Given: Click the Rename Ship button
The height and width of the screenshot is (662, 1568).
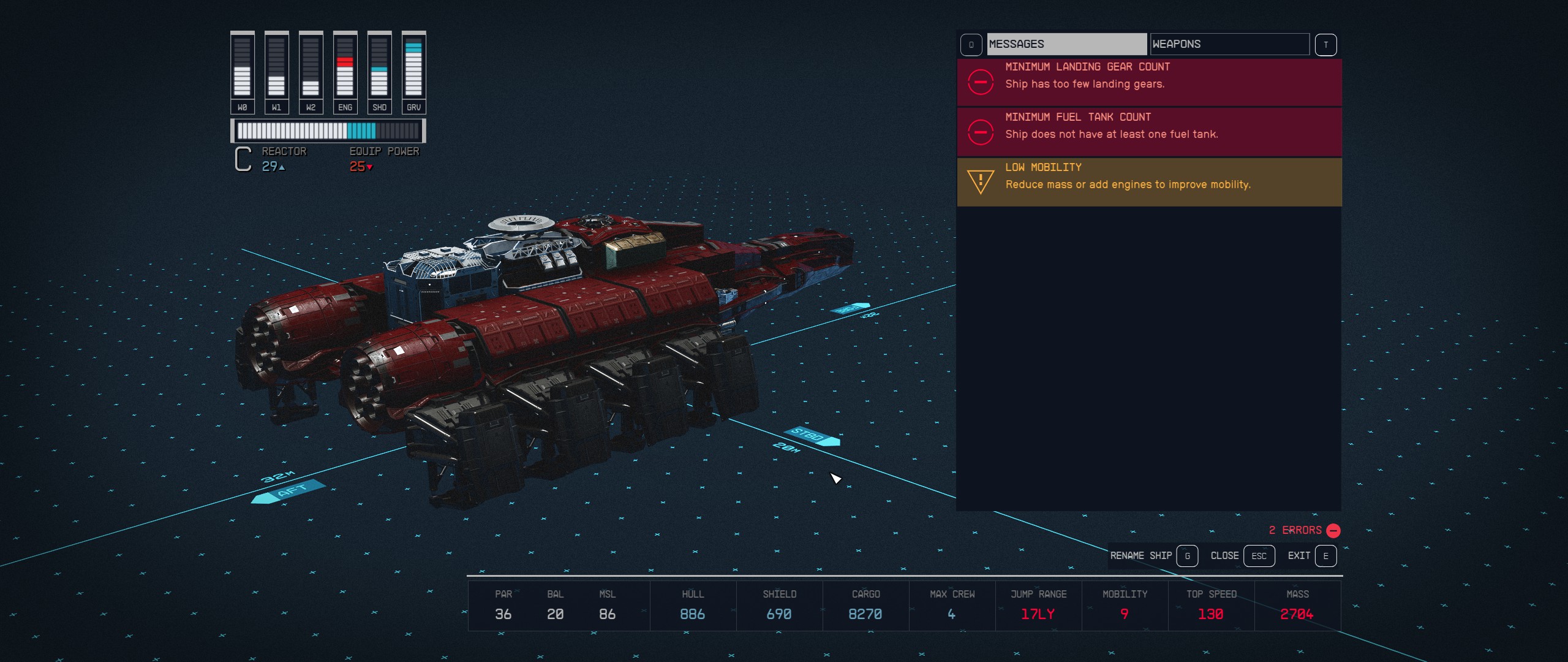Looking at the screenshot, I should point(1140,556).
